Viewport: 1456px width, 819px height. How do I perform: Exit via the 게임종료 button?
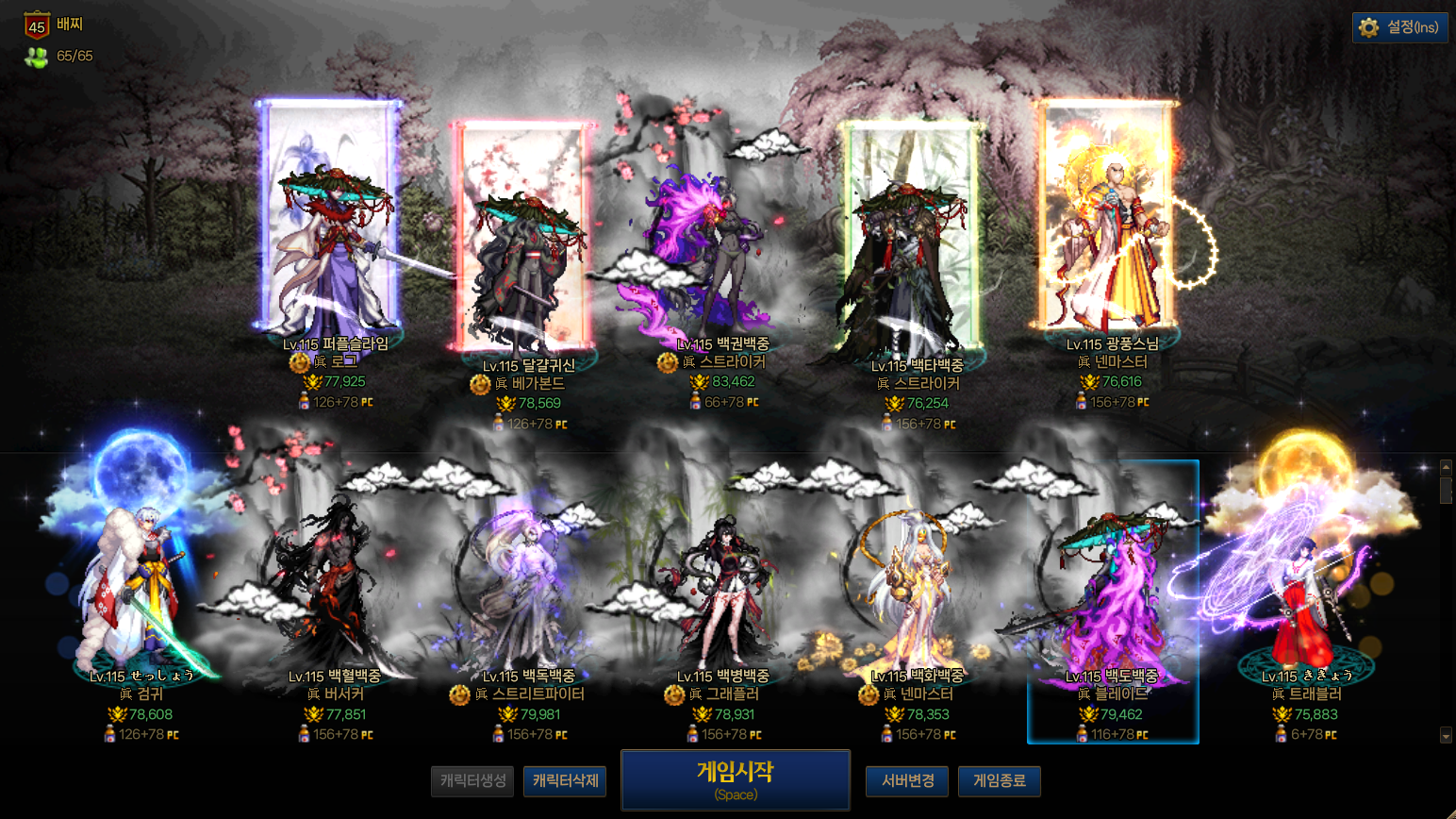(999, 781)
